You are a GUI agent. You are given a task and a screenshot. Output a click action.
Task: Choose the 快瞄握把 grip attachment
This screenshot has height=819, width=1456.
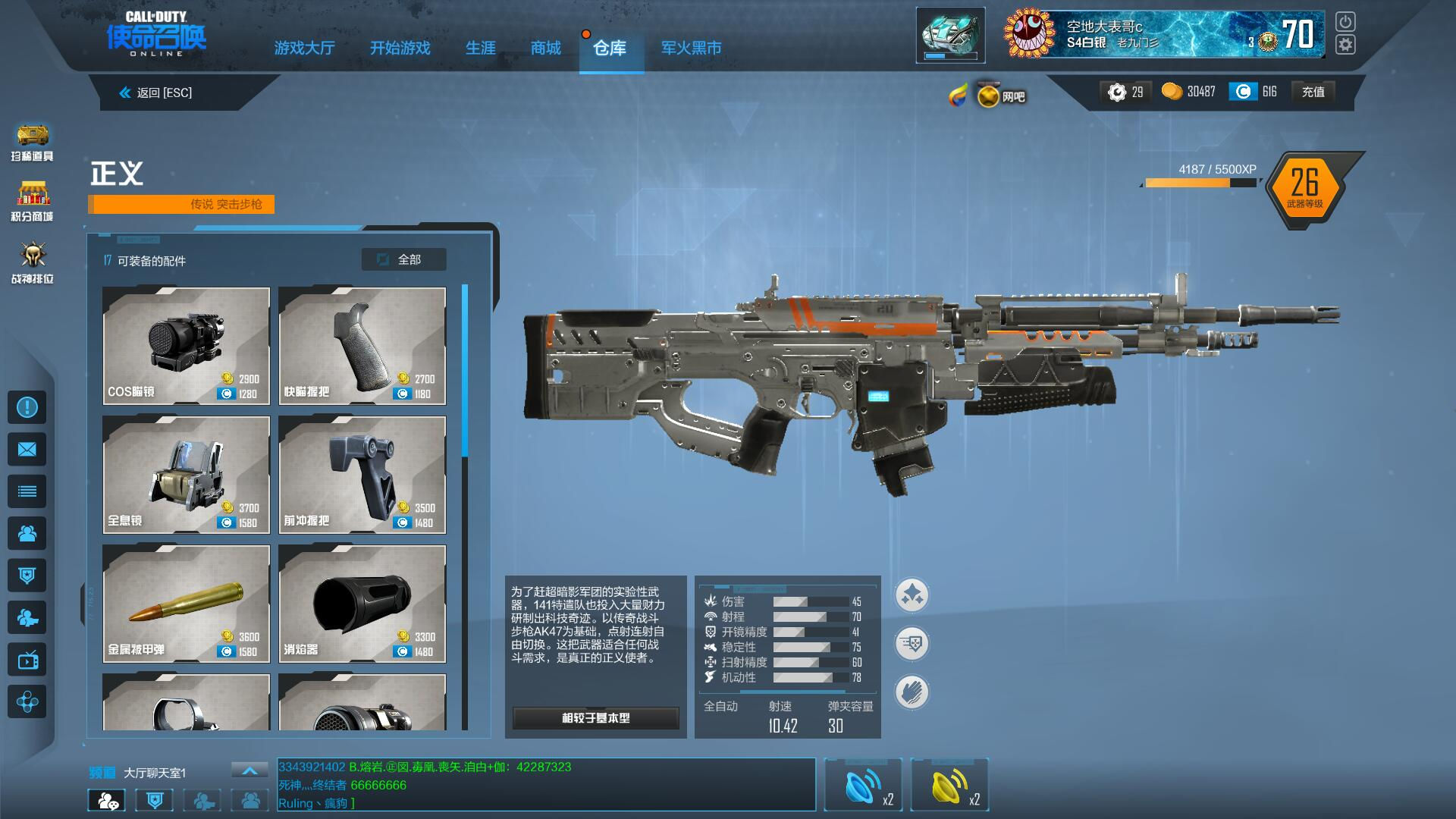[x=362, y=346]
